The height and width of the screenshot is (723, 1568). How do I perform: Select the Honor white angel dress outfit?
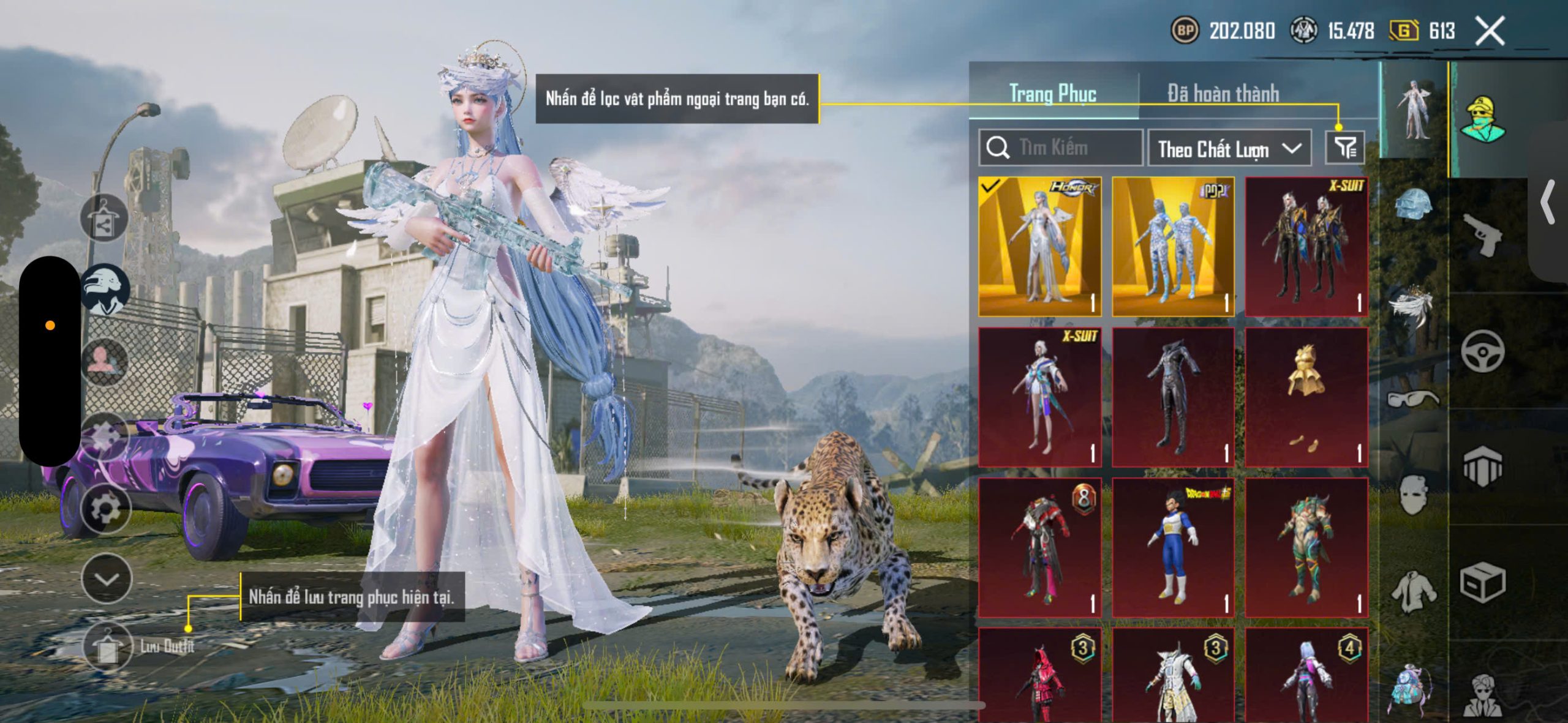click(x=1039, y=247)
